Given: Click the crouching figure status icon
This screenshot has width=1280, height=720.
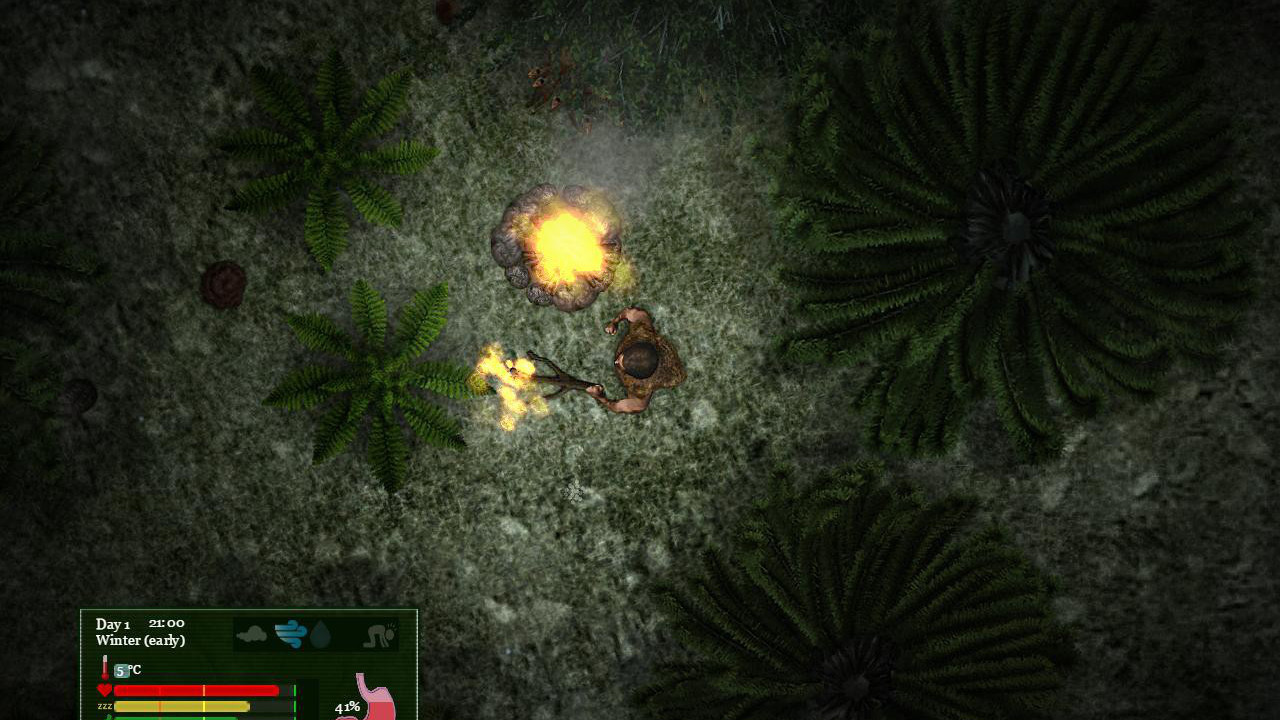Looking at the screenshot, I should 380,635.
